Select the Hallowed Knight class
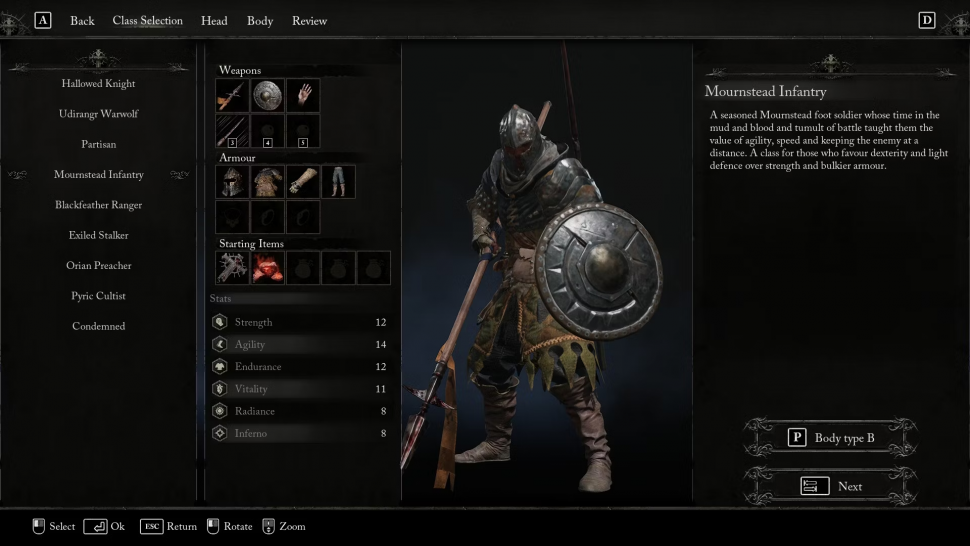Screen dimensions: 970x546 [x=98, y=84]
